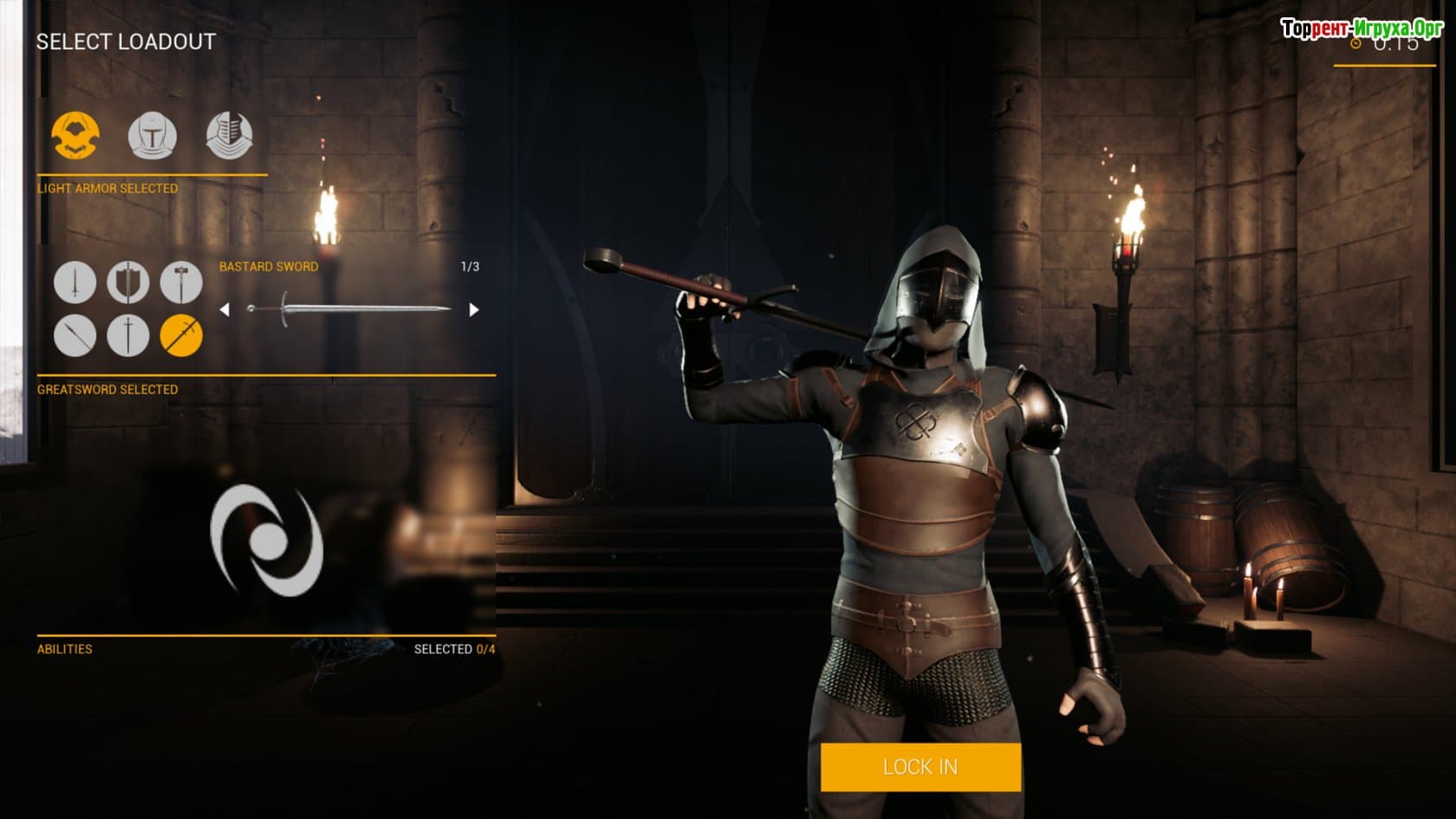Select the light armor hooded icon
The width and height of the screenshot is (1456, 819).
(75, 135)
